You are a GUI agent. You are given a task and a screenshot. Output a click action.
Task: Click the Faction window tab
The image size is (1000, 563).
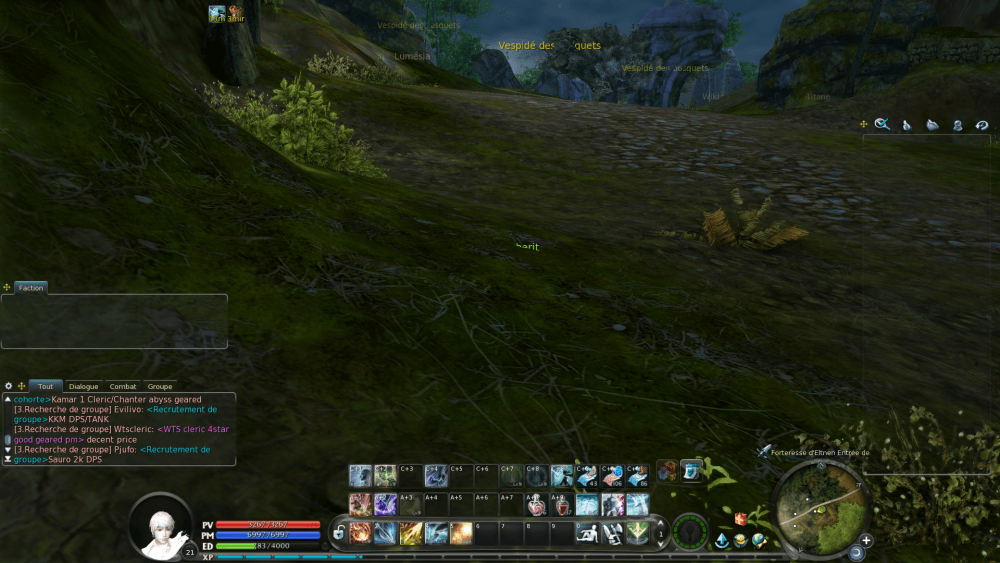31,288
